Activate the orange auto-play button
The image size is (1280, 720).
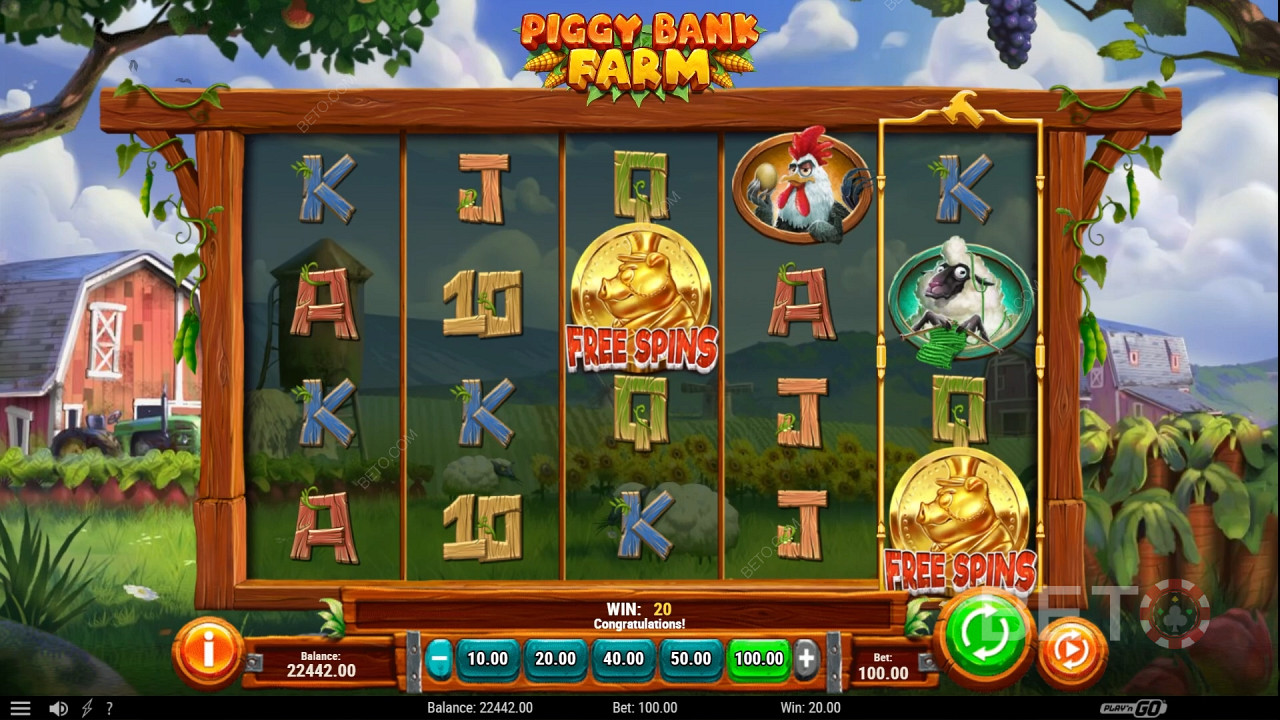pyautogui.click(x=1071, y=652)
